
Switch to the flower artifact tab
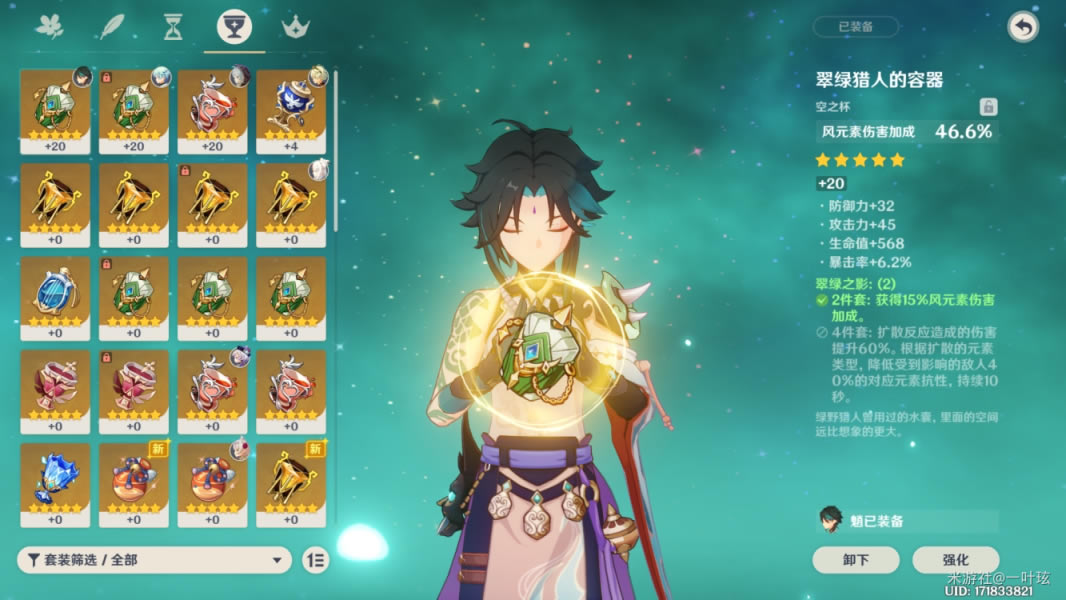point(49,27)
